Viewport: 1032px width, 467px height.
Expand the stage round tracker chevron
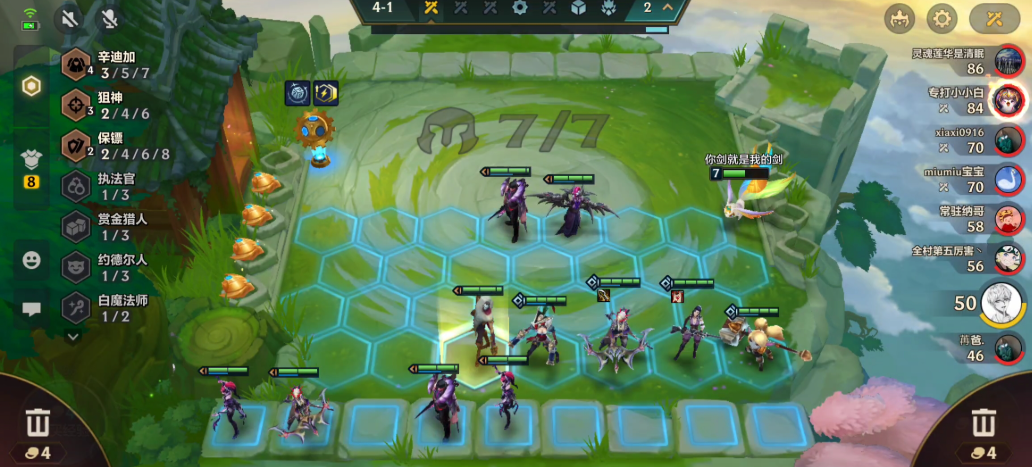[667, 9]
